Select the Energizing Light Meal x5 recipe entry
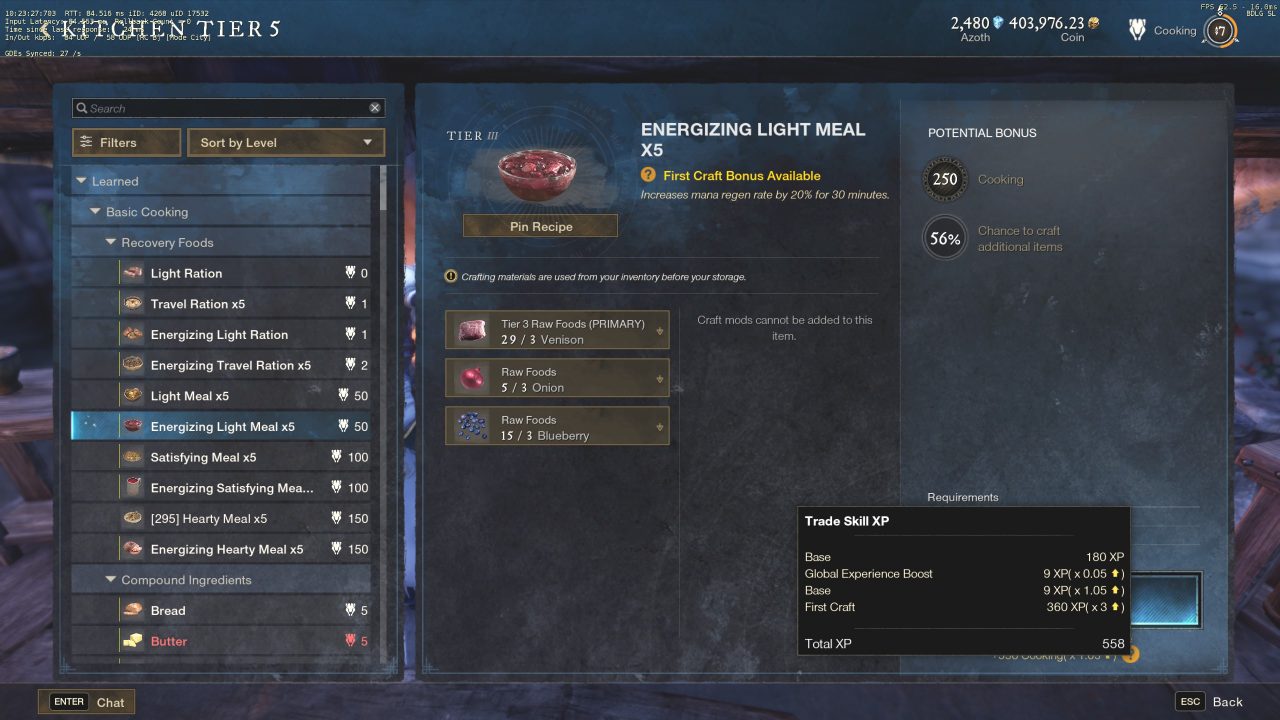1280x720 pixels. point(220,426)
